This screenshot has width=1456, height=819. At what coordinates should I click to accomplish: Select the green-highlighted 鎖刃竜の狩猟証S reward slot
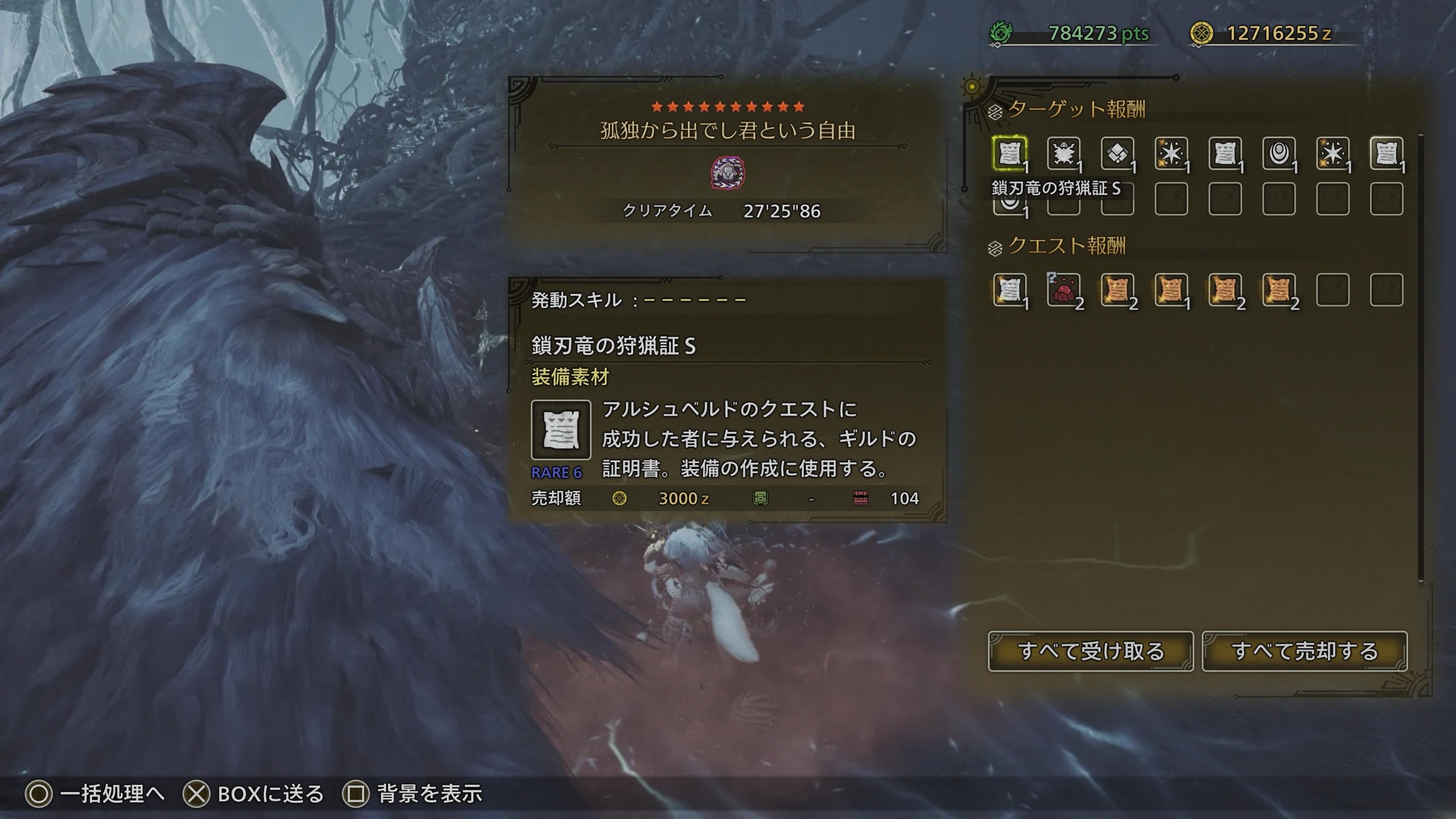1010,154
